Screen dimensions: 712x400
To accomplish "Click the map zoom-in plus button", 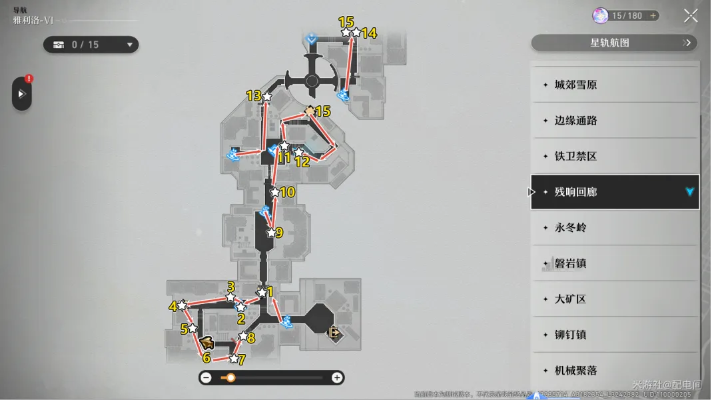I will pos(337,378).
